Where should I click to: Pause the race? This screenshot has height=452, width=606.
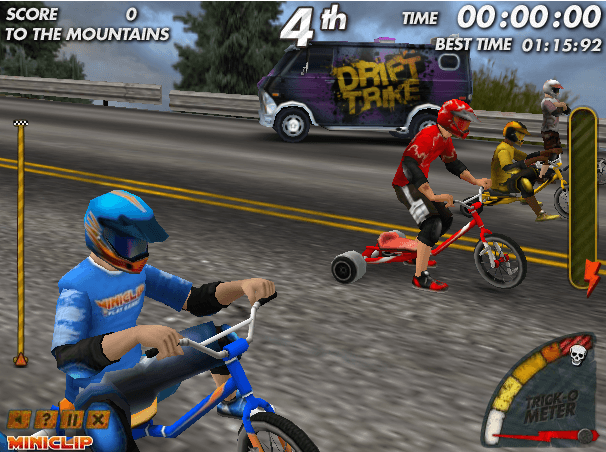(x=72, y=420)
